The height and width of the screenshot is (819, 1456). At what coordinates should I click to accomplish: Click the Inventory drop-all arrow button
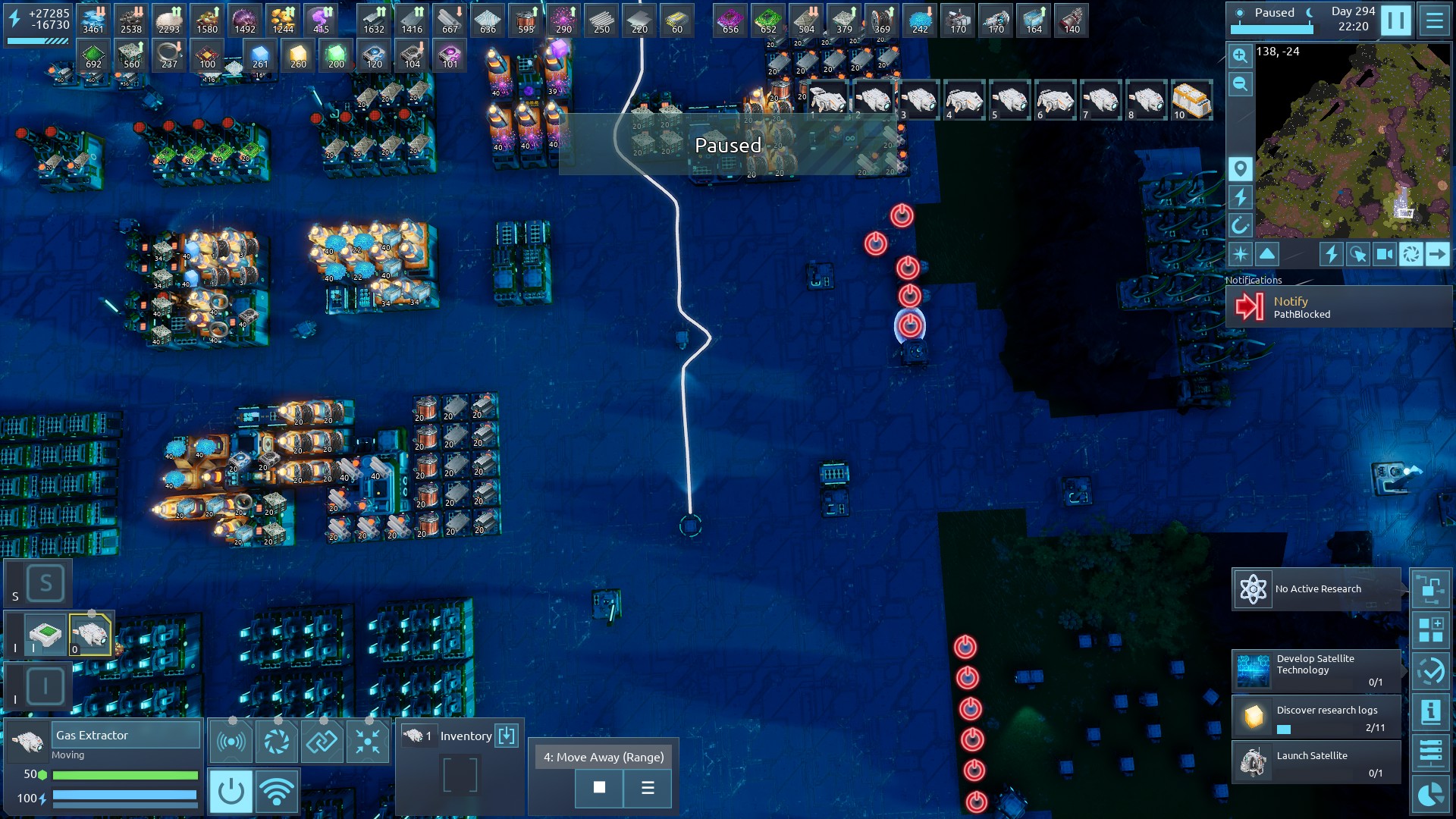507,736
